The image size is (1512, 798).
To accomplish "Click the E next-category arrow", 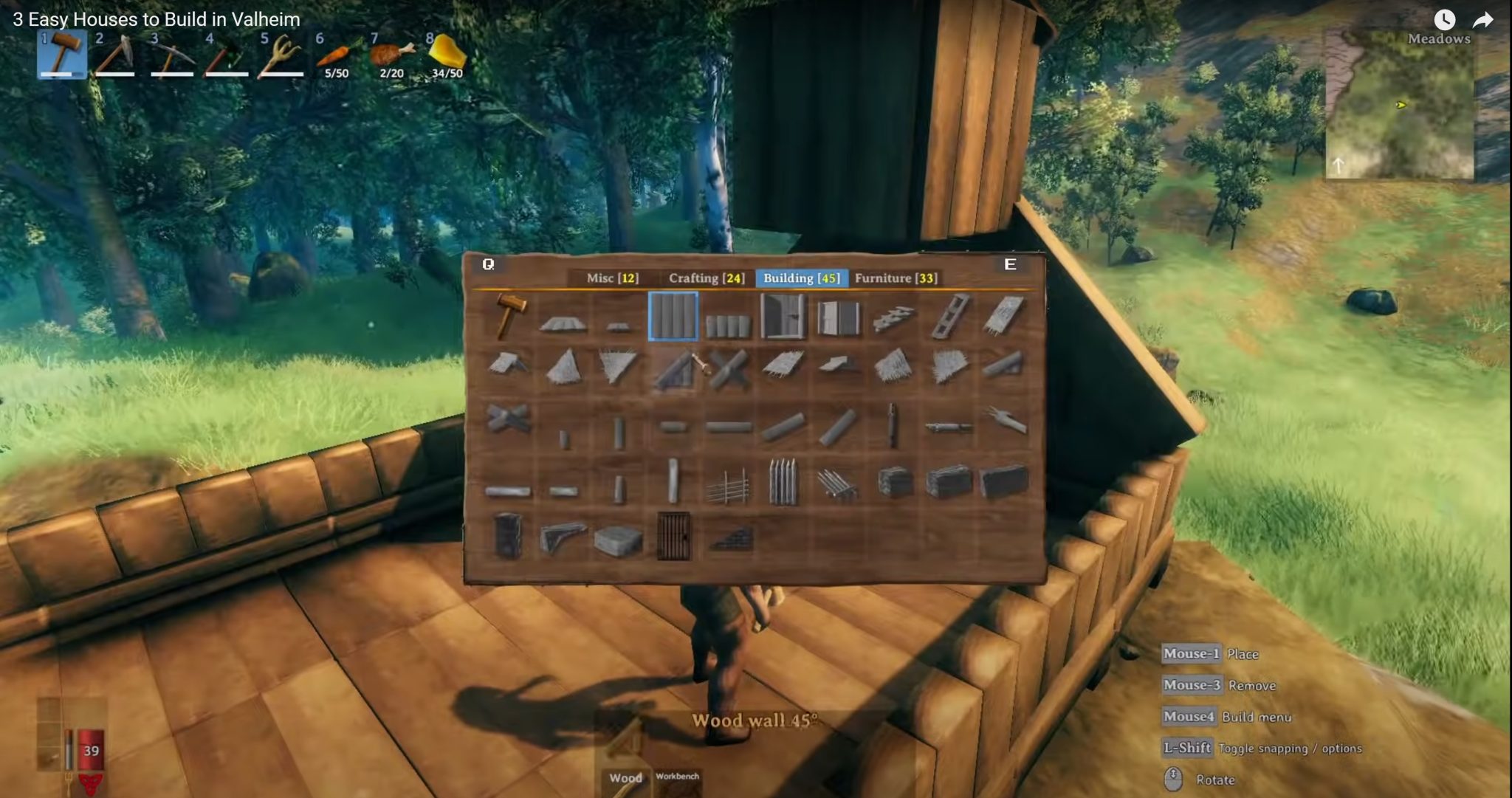I will tap(1011, 264).
